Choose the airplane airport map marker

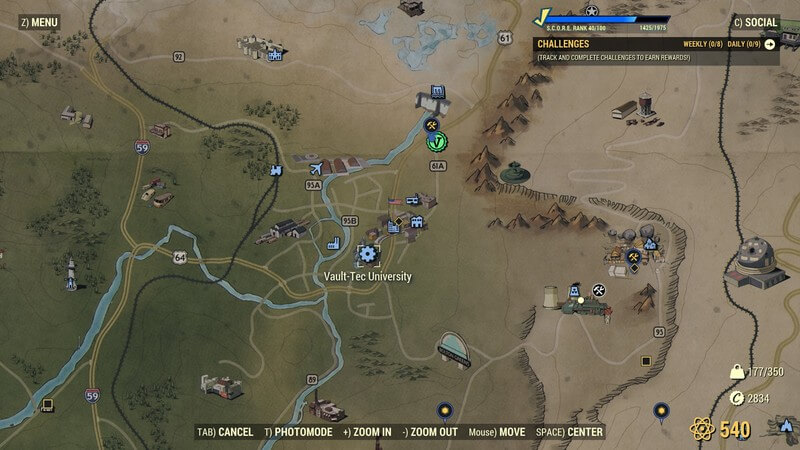[317, 168]
